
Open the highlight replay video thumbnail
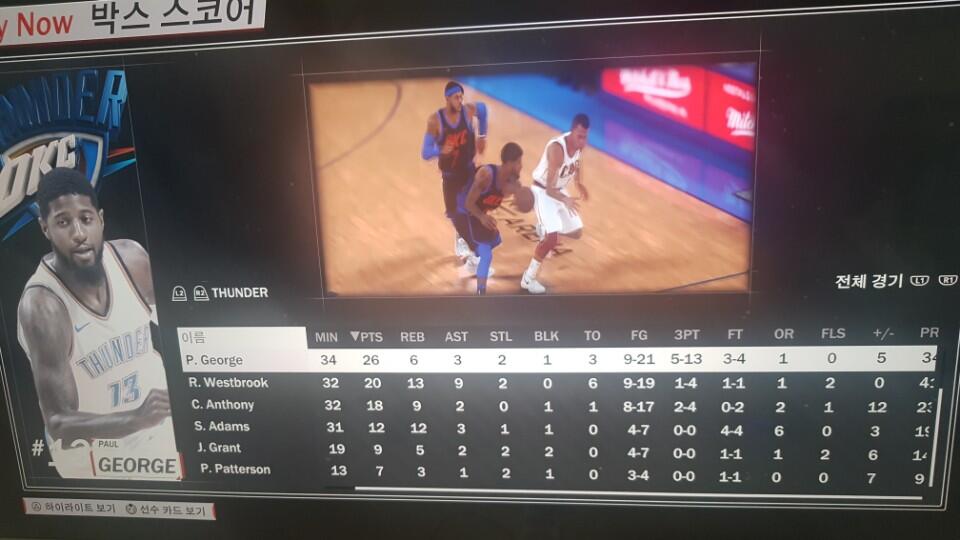[530, 183]
